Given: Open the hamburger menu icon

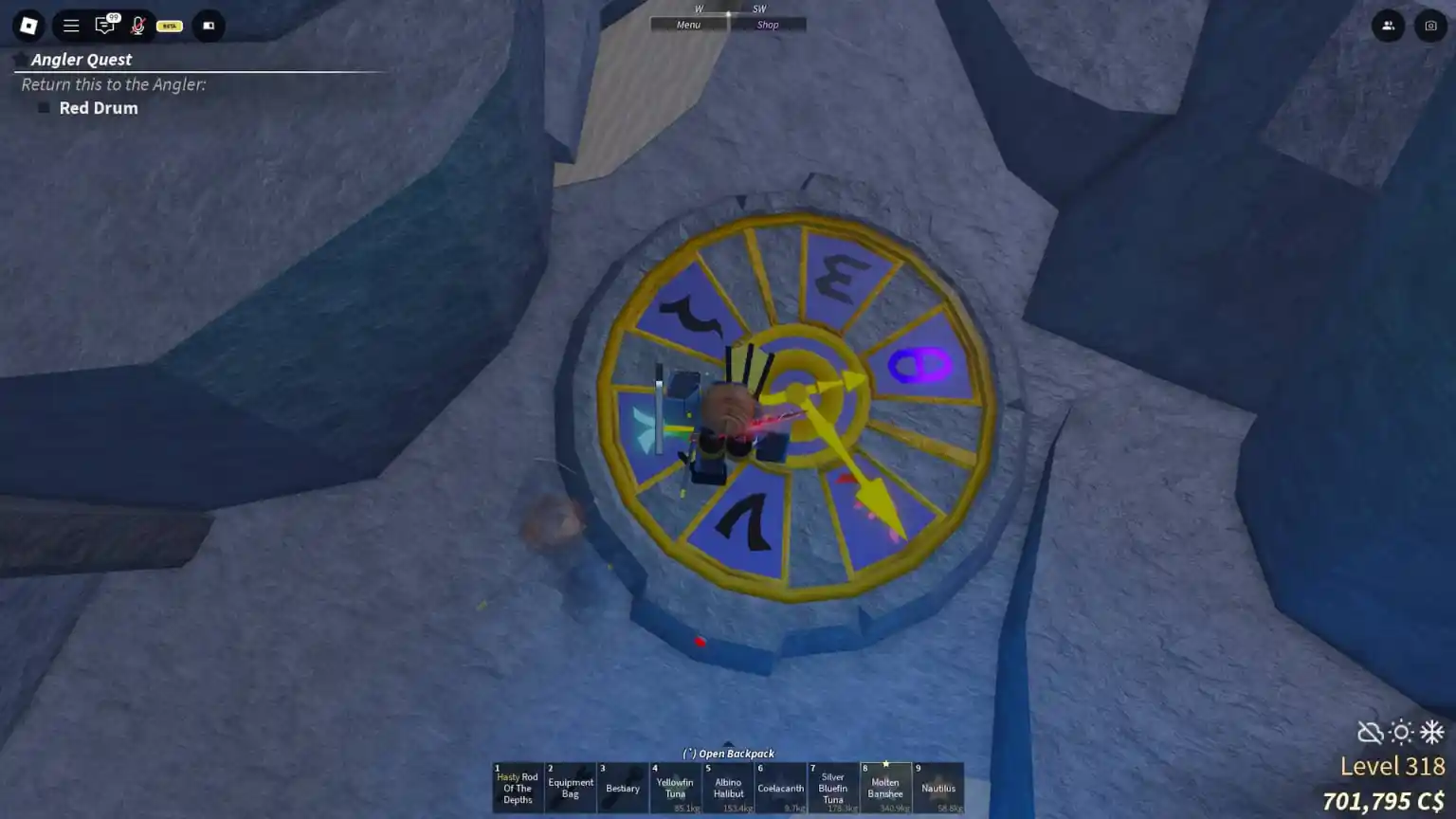Looking at the screenshot, I should 70,26.
